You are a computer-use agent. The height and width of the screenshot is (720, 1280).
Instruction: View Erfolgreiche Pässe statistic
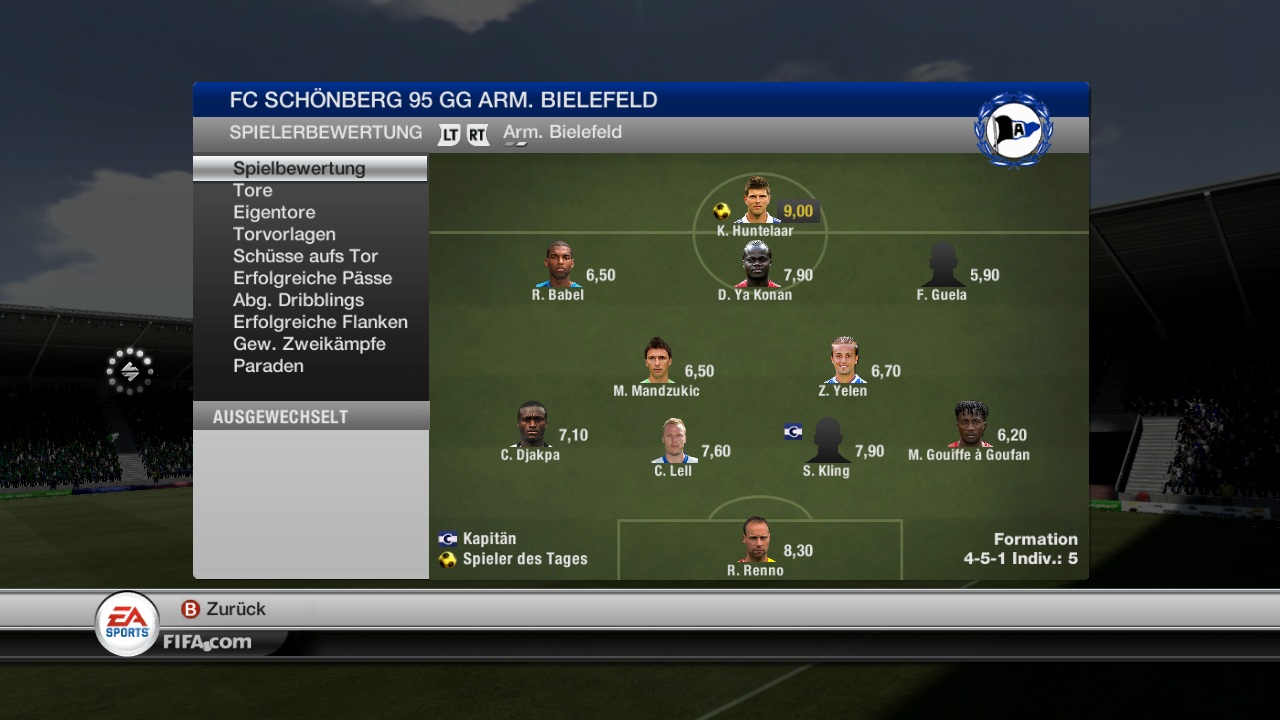tap(312, 278)
